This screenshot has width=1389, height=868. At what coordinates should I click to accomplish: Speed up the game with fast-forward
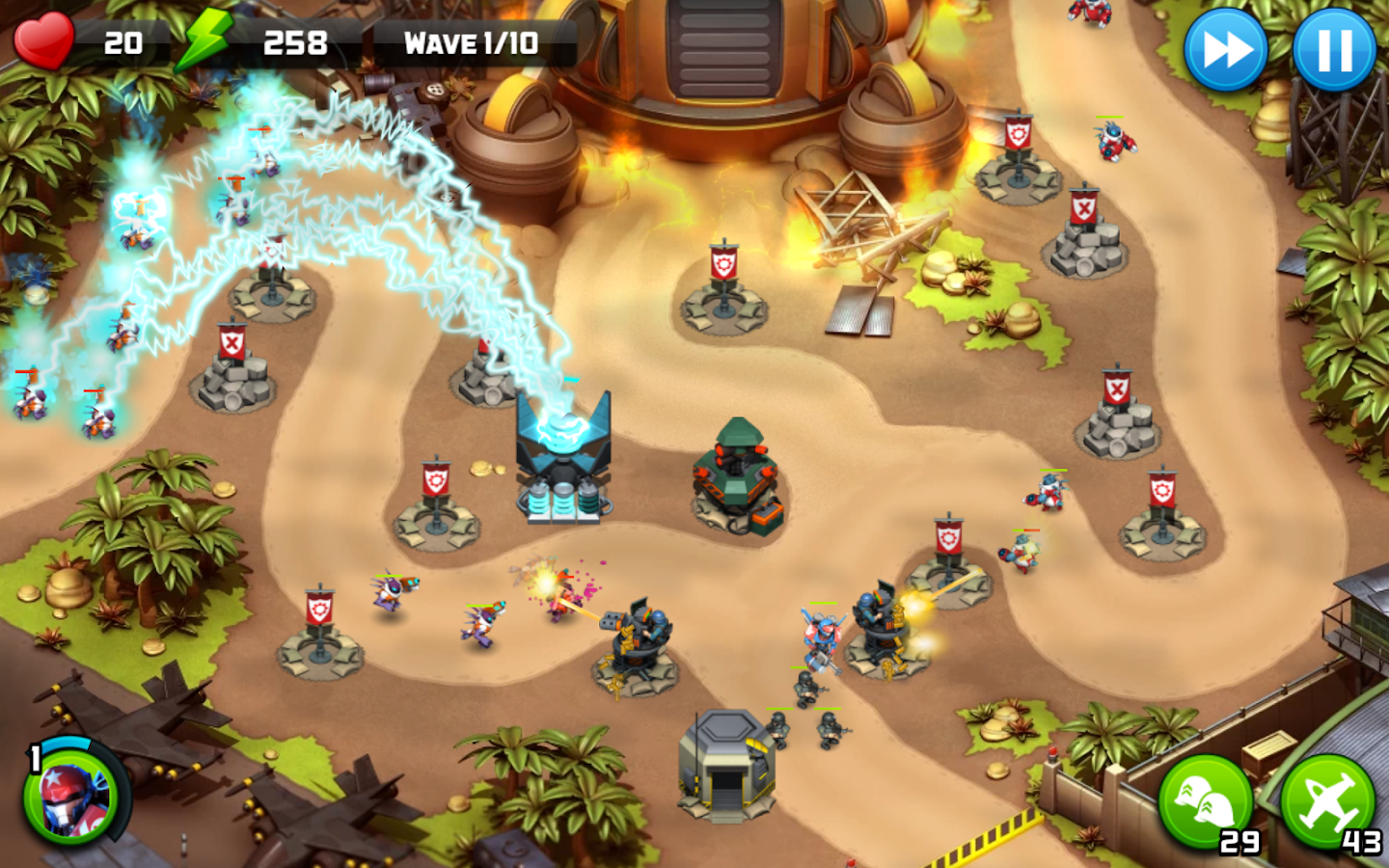(1225, 50)
